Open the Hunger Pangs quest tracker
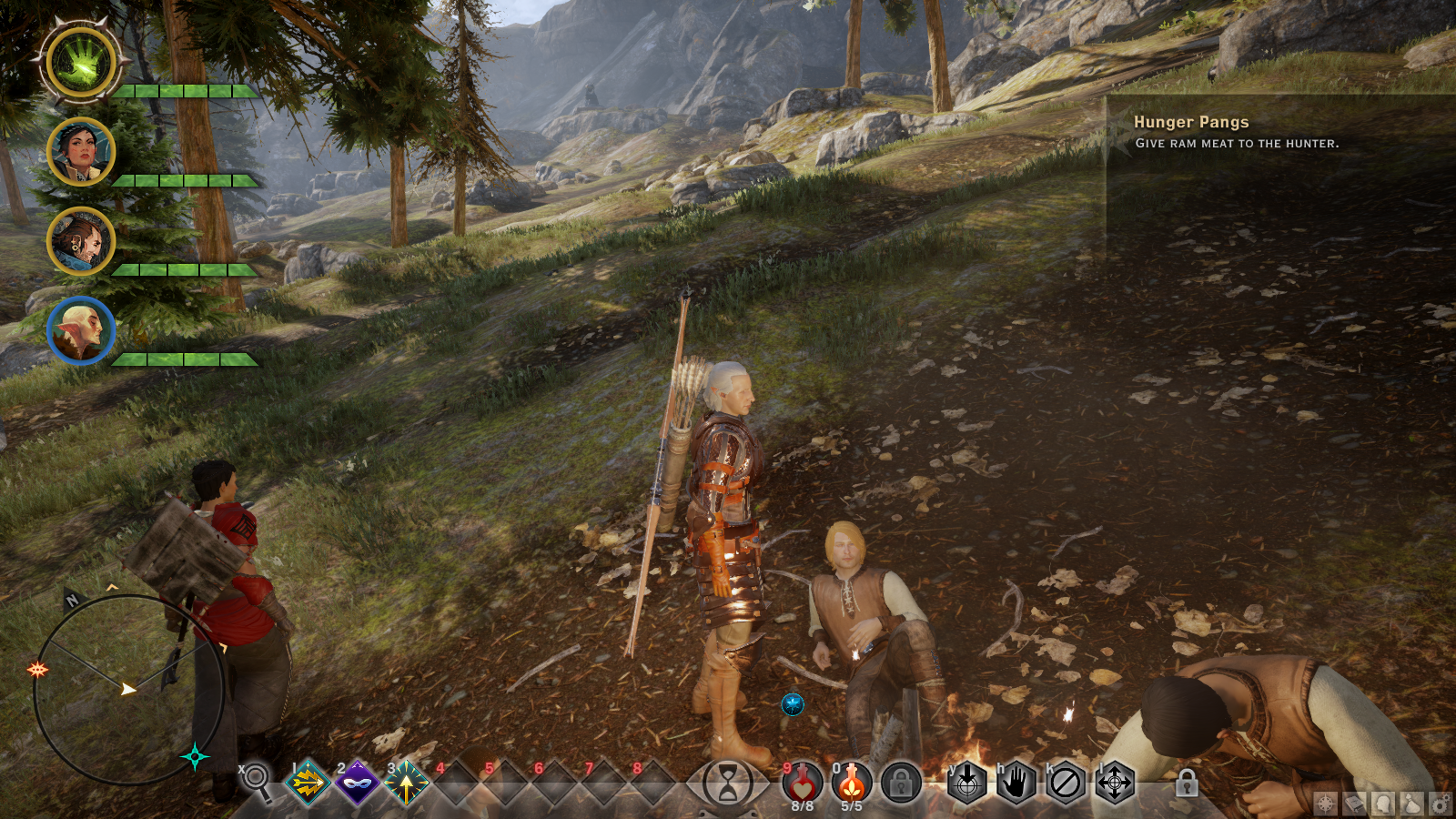The image size is (1456, 819). pyautogui.click(x=1190, y=122)
